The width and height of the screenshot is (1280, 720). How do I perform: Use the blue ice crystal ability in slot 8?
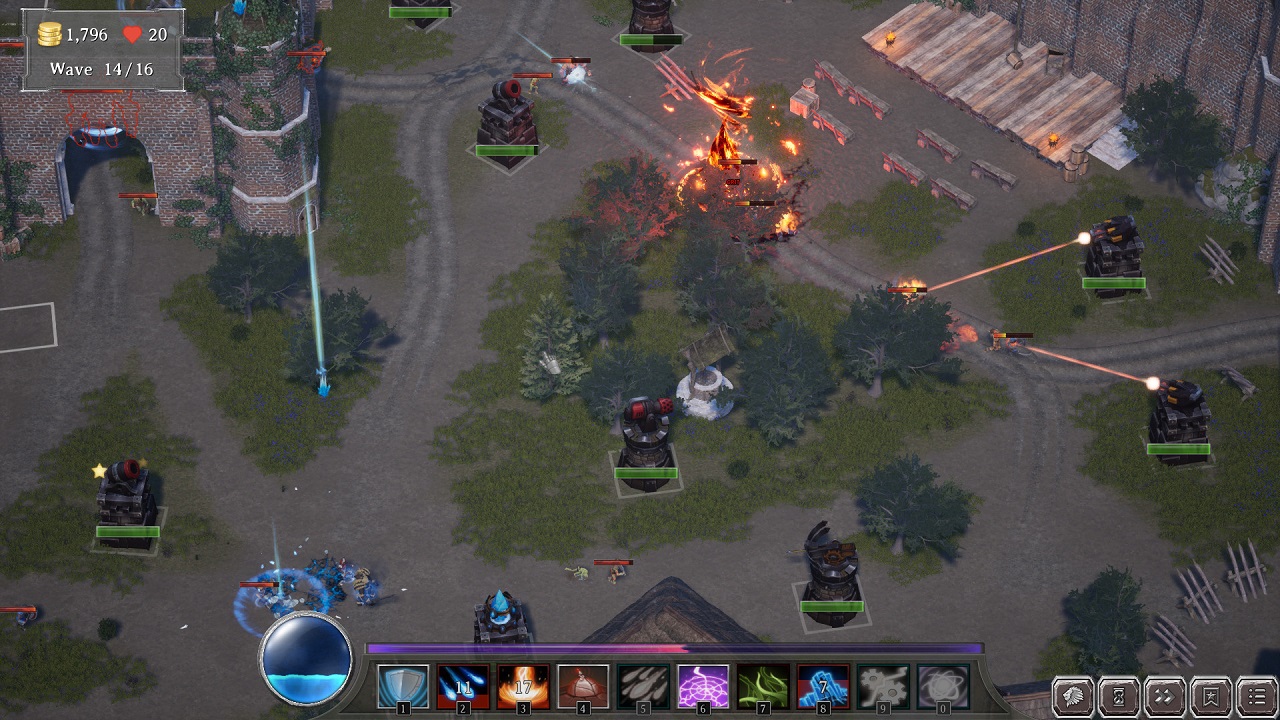click(823, 686)
